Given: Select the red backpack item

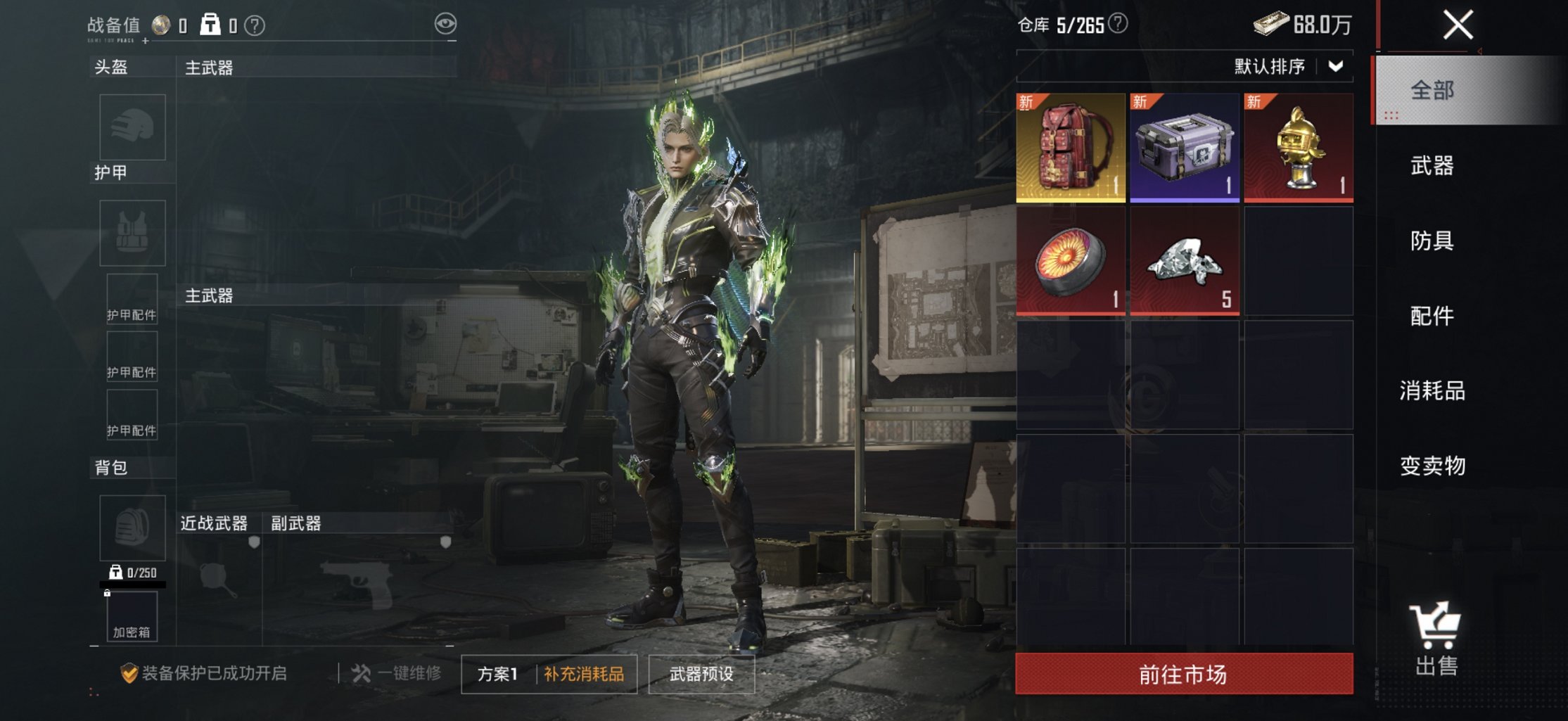Looking at the screenshot, I should (1071, 148).
